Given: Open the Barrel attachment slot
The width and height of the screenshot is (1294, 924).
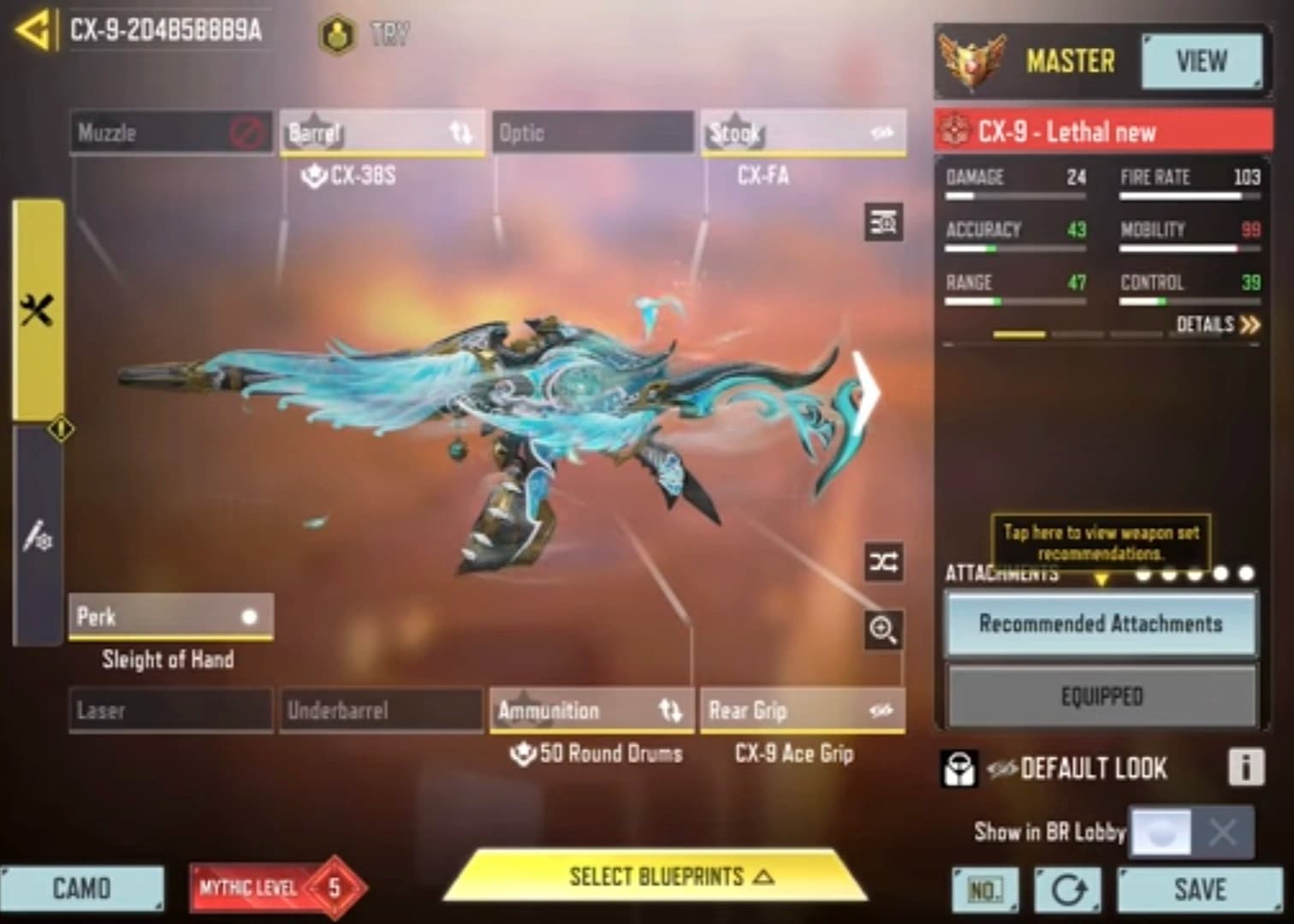Looking at the screenshot, I should click(x=382, y=133).
